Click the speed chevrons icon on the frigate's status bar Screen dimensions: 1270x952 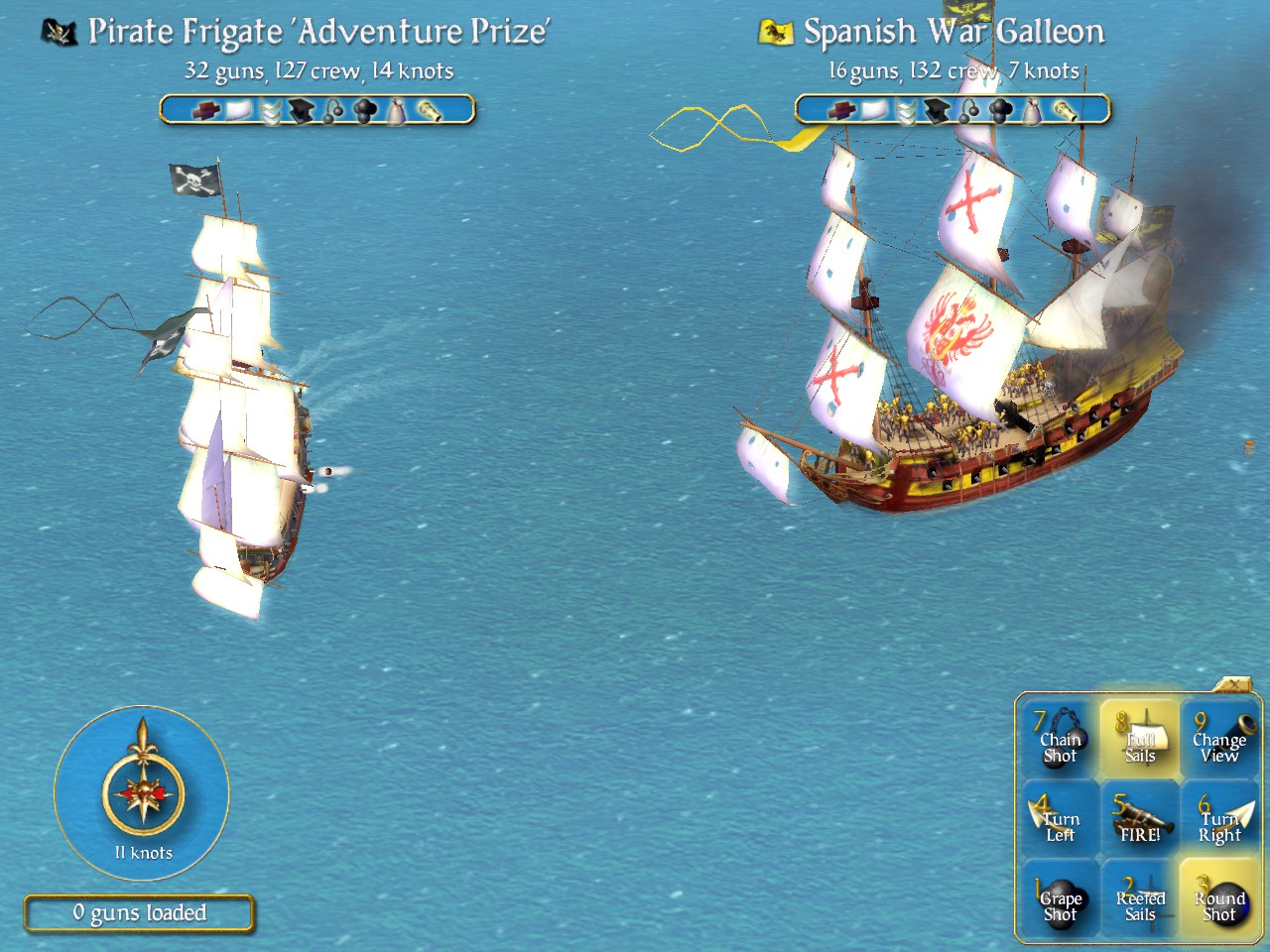pyautogui.click(x=270, y=111)
